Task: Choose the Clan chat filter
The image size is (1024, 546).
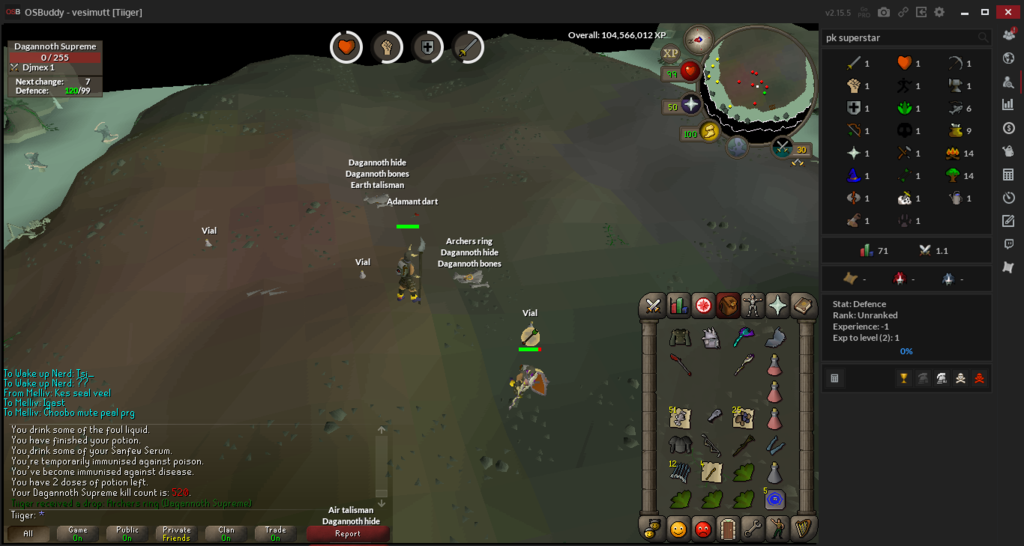Action: (x=225, y=533)
